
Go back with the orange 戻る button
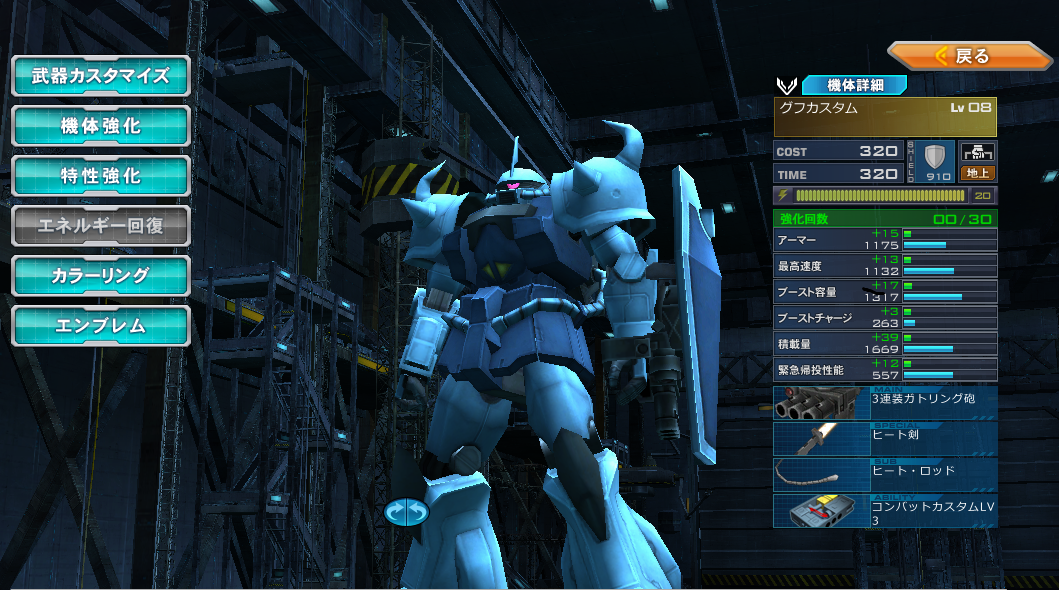point(968,56)
